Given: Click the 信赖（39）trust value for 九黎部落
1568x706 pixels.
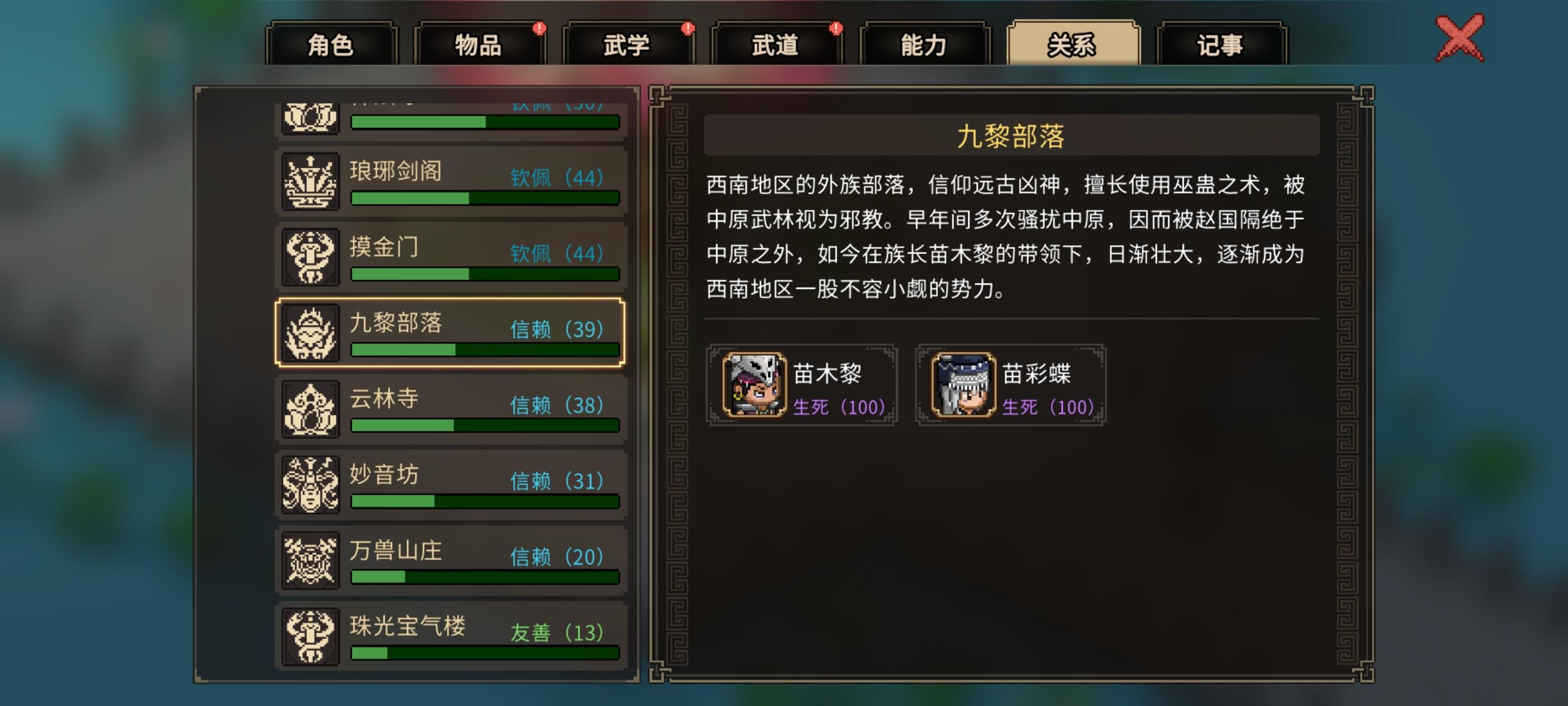Looking at the screenshot, I should [x=553, y=330].
